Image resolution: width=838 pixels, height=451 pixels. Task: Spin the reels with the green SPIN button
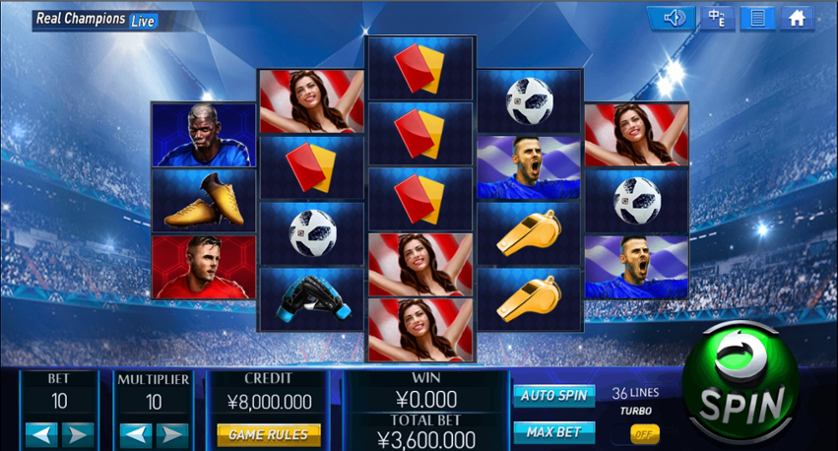click(x=741, y=385)
